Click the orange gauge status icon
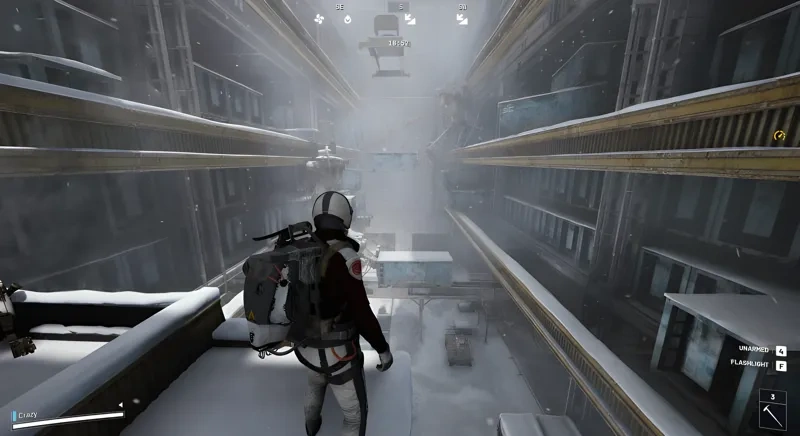 coord(780,136)
